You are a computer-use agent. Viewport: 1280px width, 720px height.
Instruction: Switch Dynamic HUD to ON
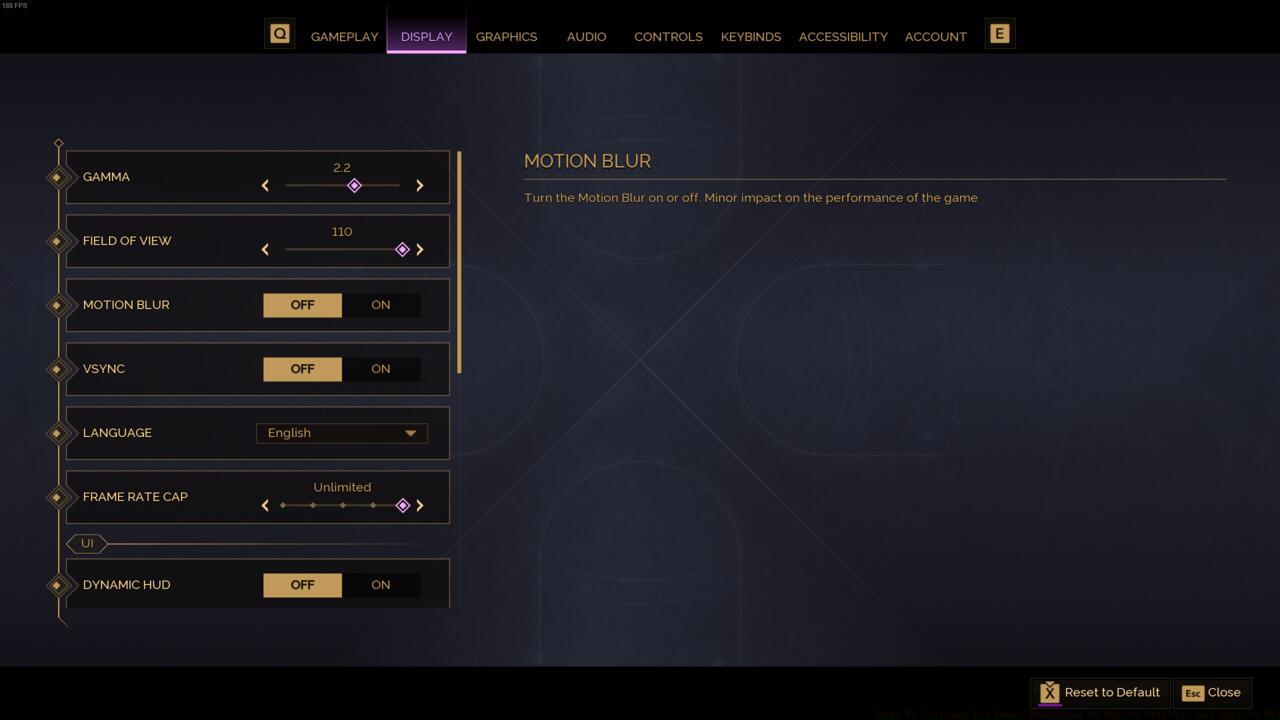coord(380,585)
